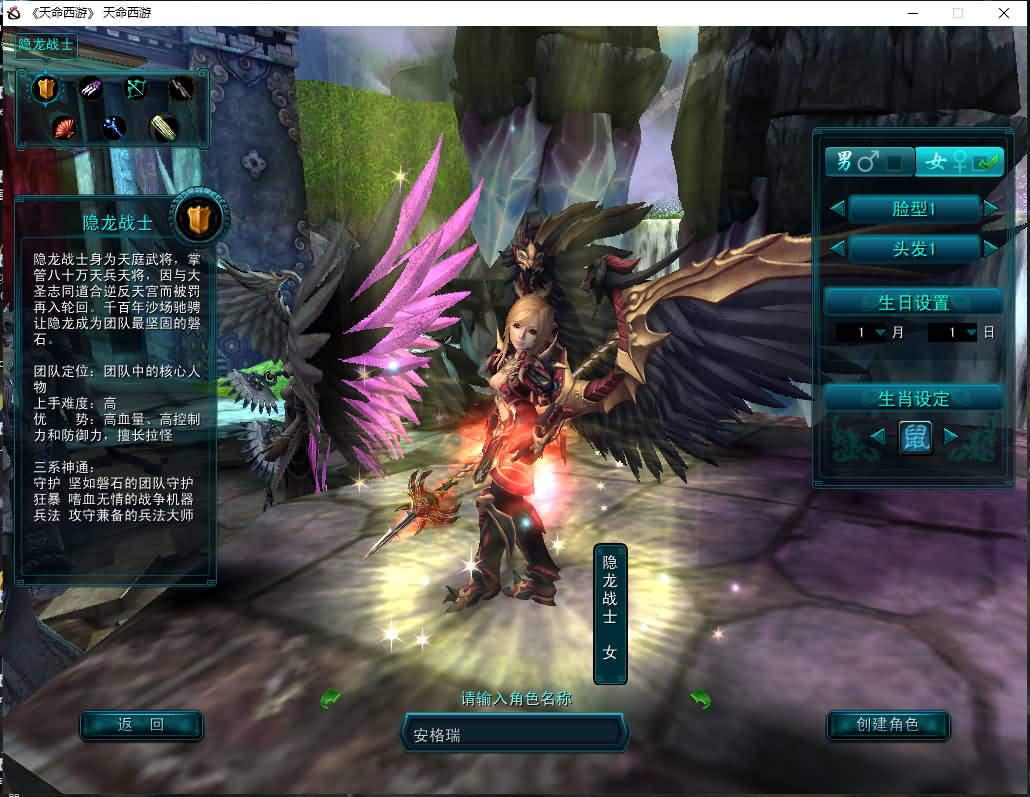The width and height of the screenshot is (1030, 797).
Task: Click the character name input field
Action: [x=514, y=735]
